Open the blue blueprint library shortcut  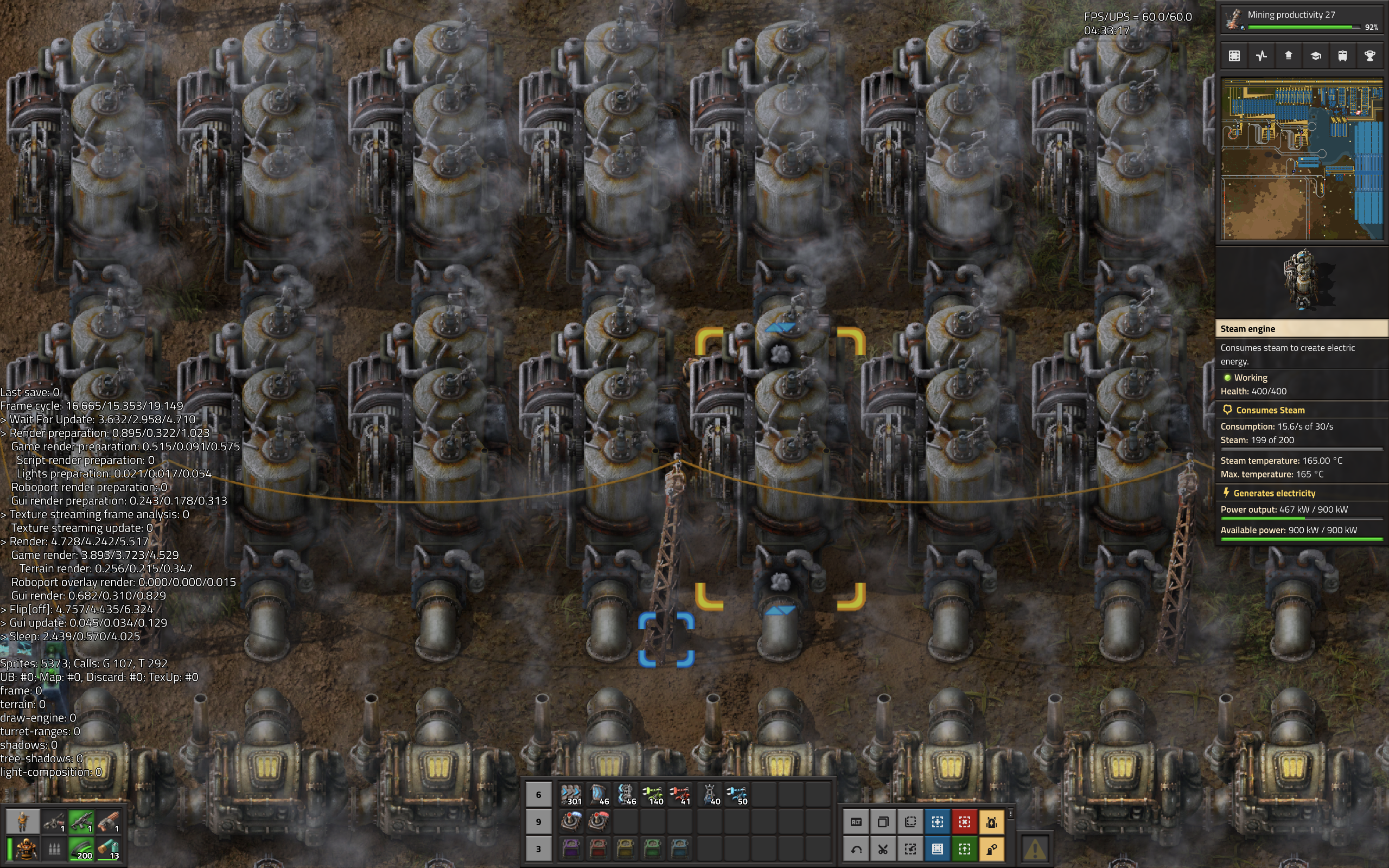(937, 848)
